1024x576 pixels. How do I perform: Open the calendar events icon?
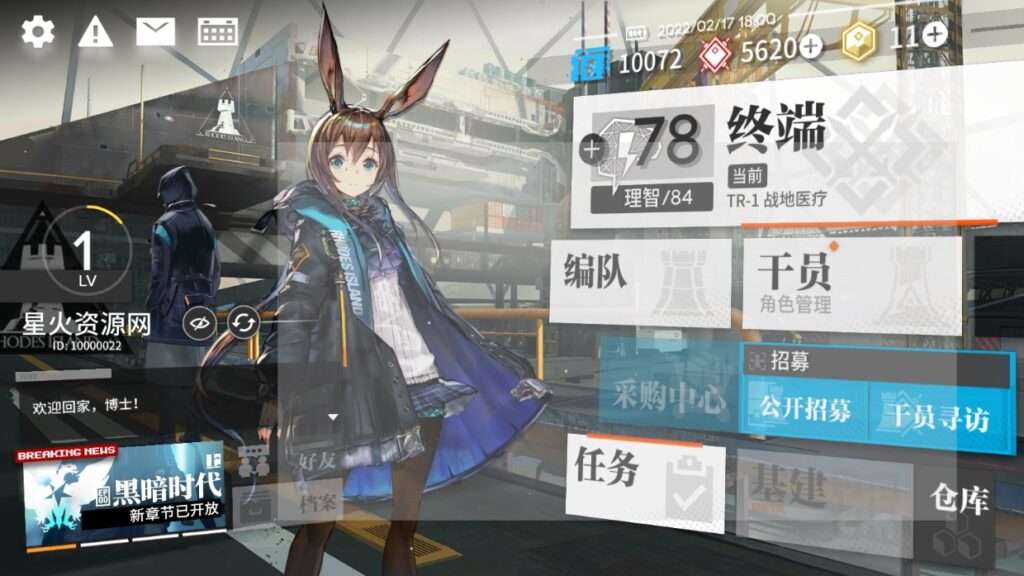point(217,31)
